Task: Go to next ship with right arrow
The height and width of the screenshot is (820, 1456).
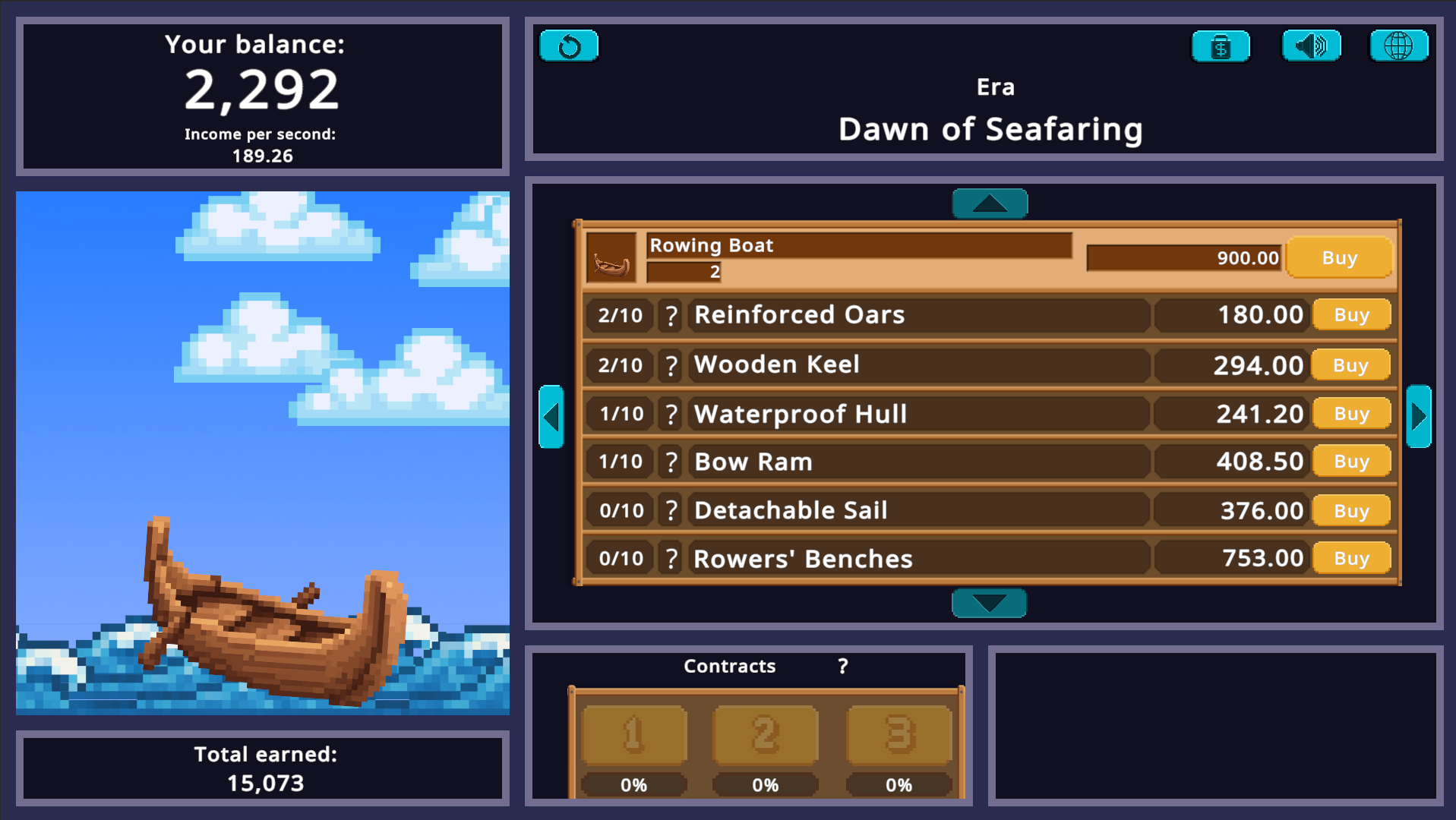Action: pos(1417,416)
